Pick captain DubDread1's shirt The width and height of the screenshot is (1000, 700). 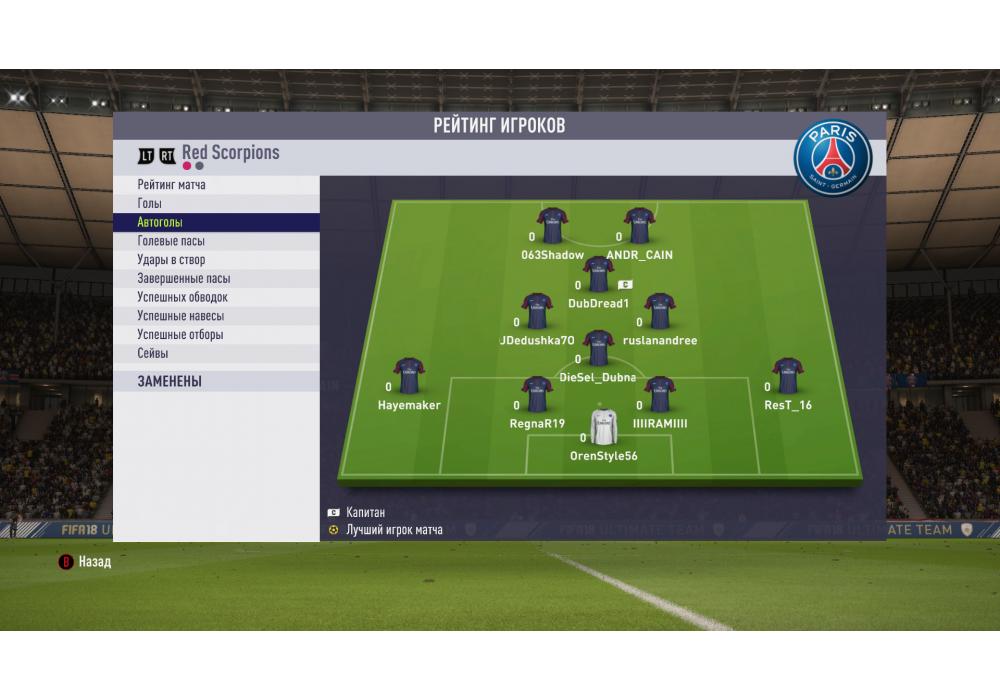pos(598,274)
